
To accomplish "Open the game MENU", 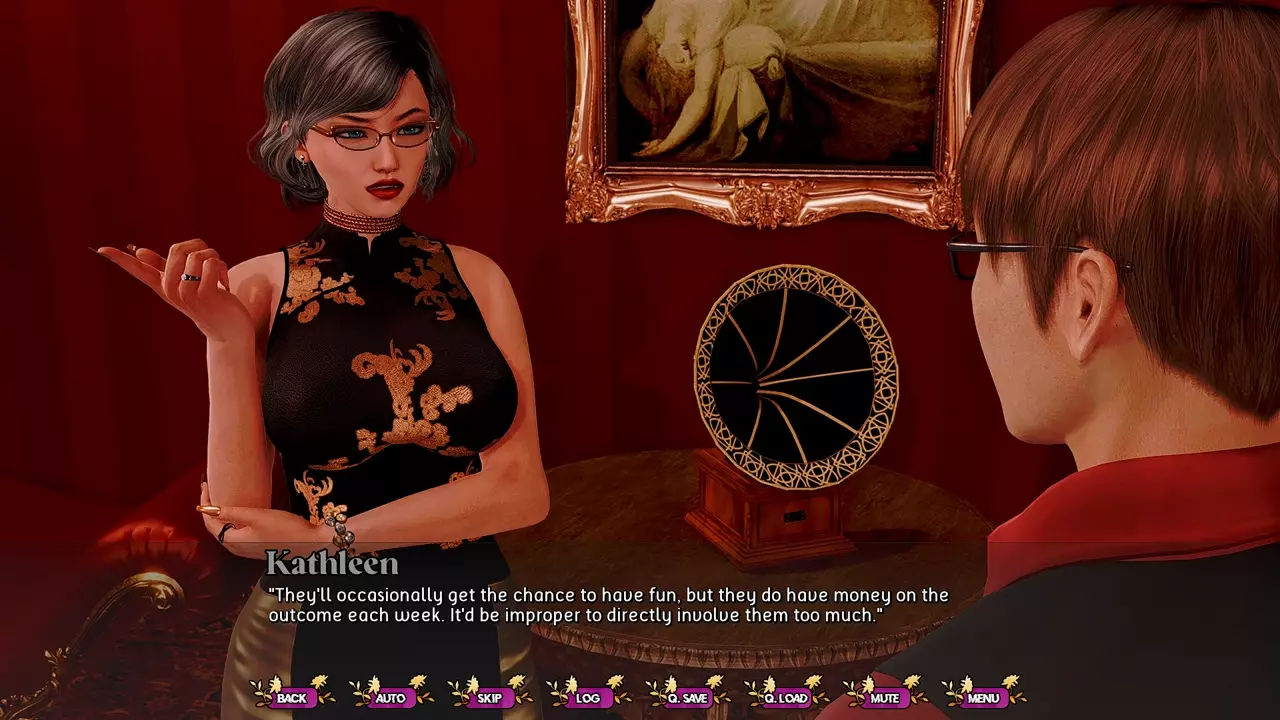I will pyautogui.click(x=984, y=698).
